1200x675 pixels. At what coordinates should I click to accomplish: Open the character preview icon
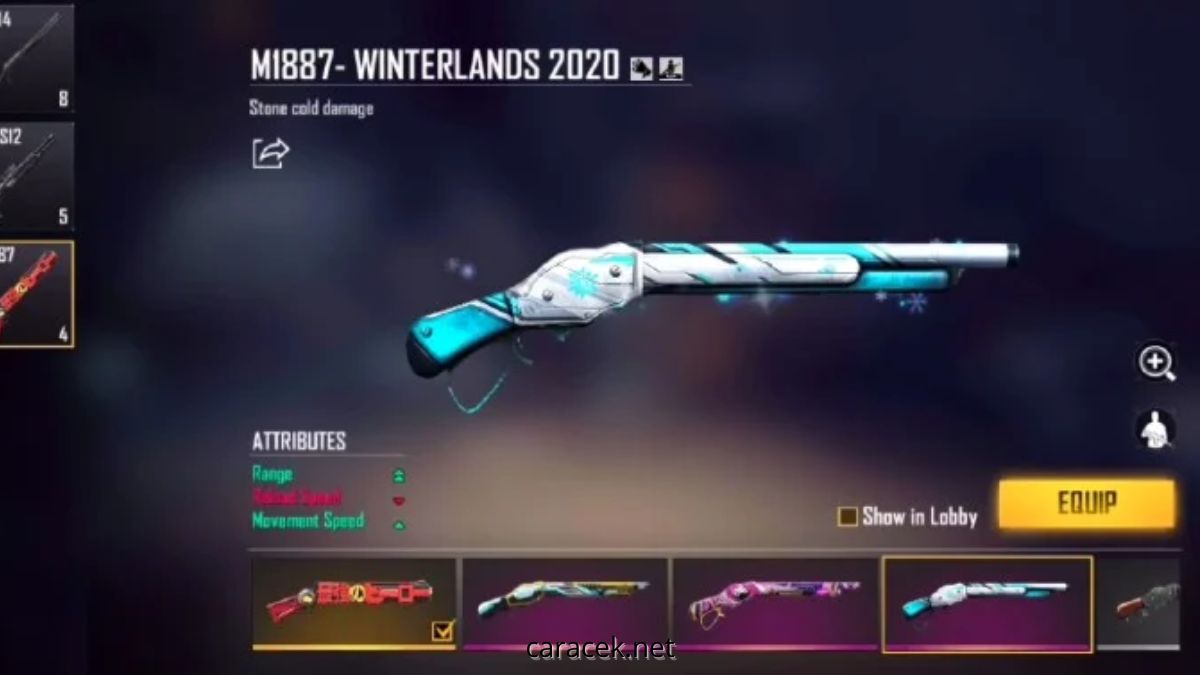click(x=1157, y=430)
